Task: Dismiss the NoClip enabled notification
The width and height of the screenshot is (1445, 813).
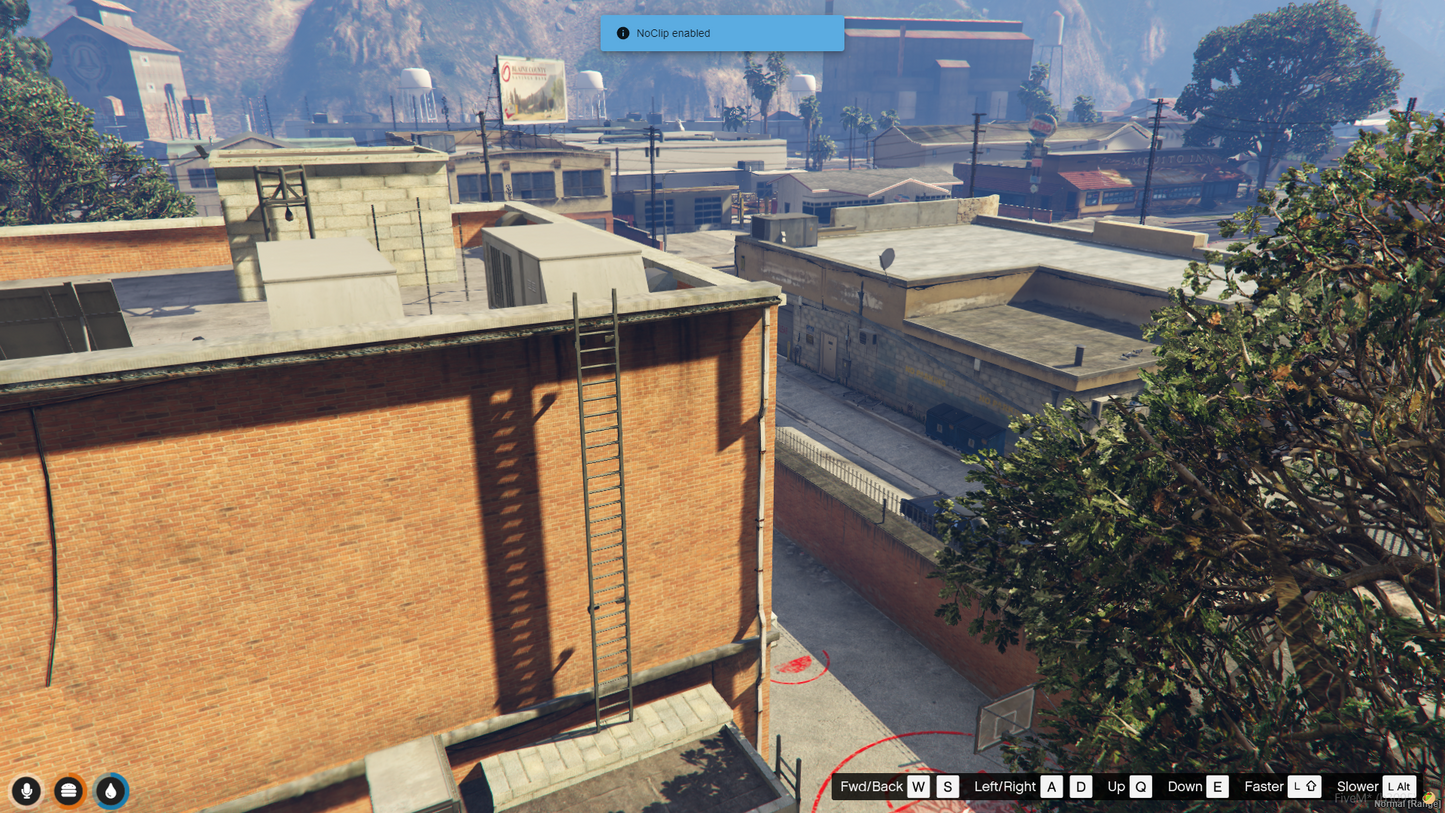Action: pyautogui.click(x=722, y=33)
